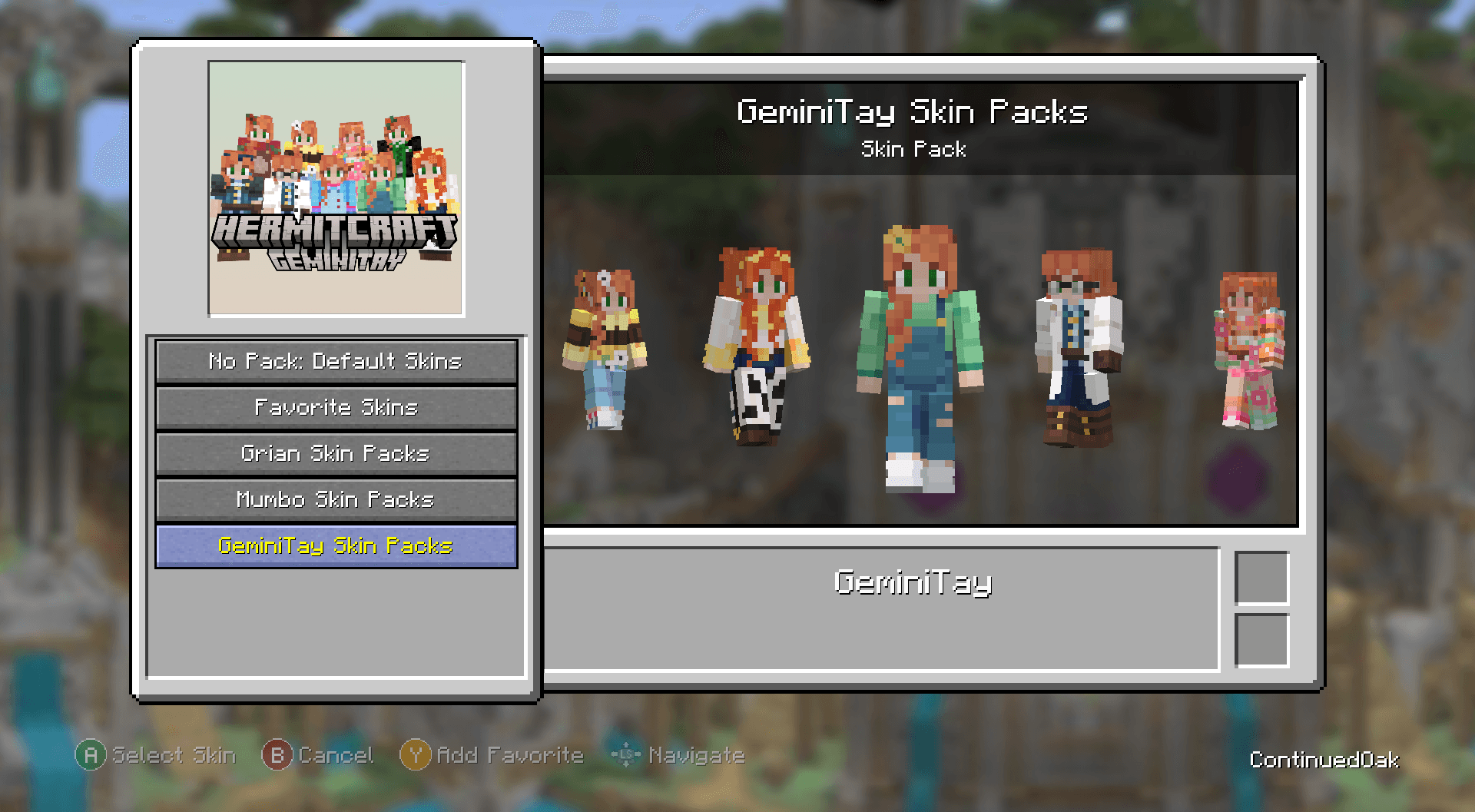
Task: Switch to Mumbo Skin Packs
Action: pos(336,499)
